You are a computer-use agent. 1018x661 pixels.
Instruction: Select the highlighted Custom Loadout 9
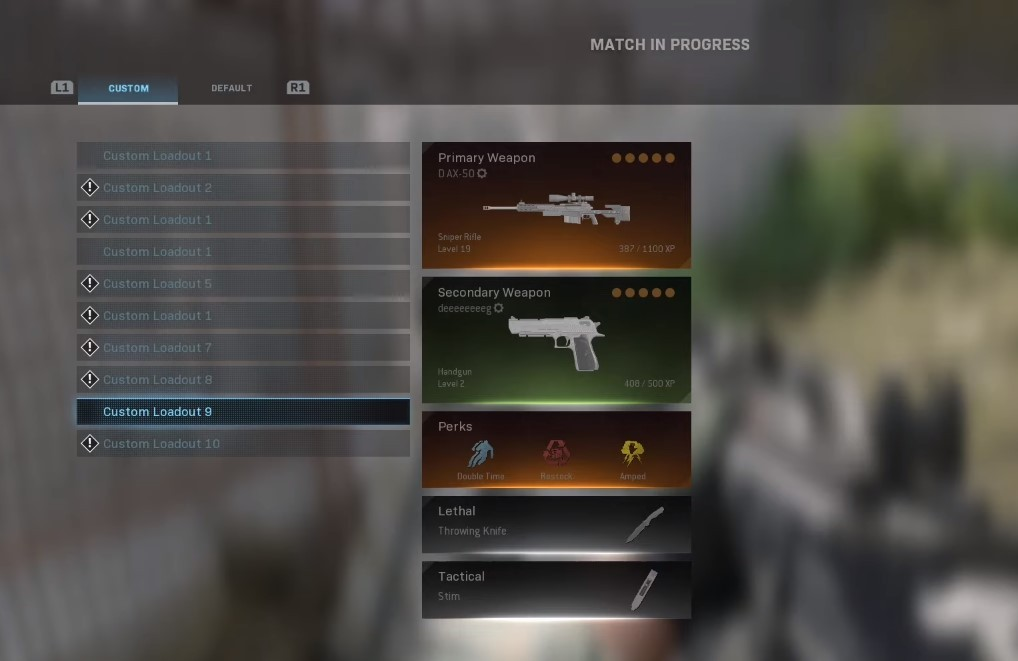(243, 412)
